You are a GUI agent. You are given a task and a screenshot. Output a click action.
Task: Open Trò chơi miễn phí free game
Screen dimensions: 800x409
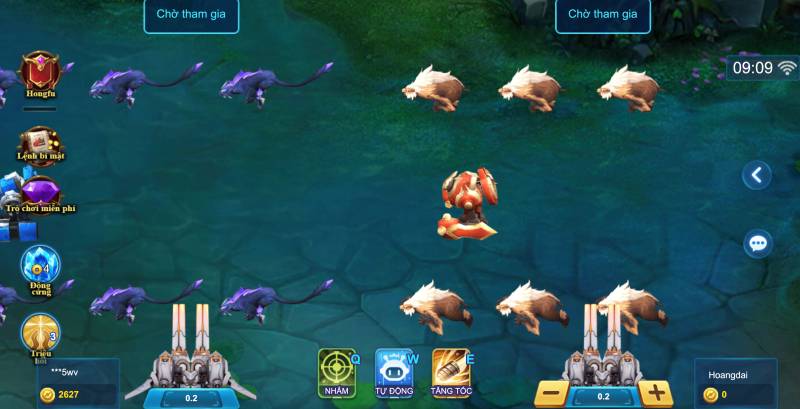(41, 193)
